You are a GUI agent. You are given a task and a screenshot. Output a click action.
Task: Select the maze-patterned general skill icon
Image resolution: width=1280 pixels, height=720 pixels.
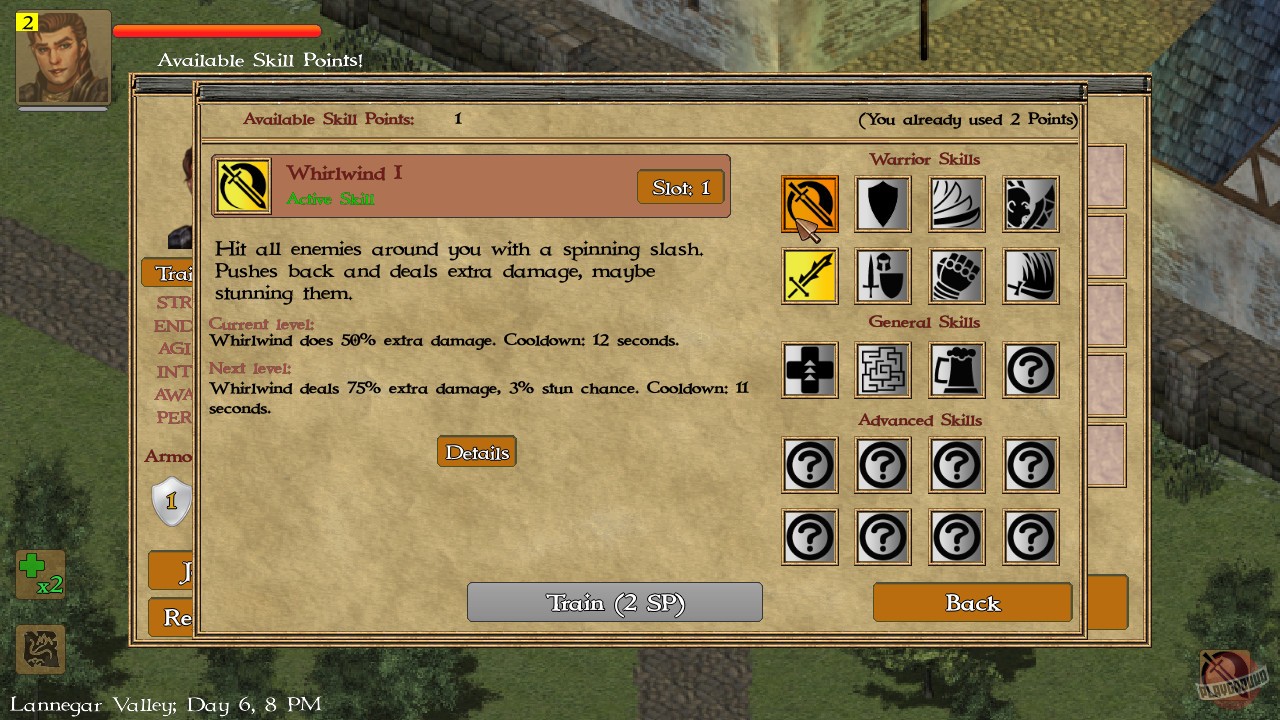883,370
